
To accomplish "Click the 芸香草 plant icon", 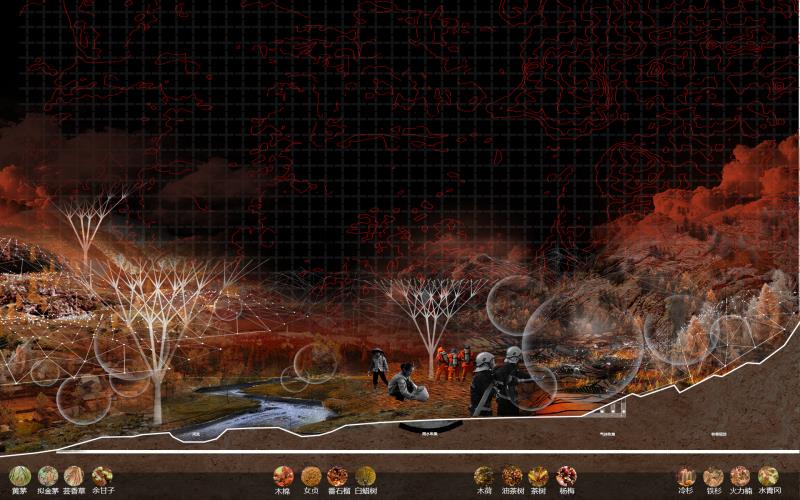I will coord(74,476).
